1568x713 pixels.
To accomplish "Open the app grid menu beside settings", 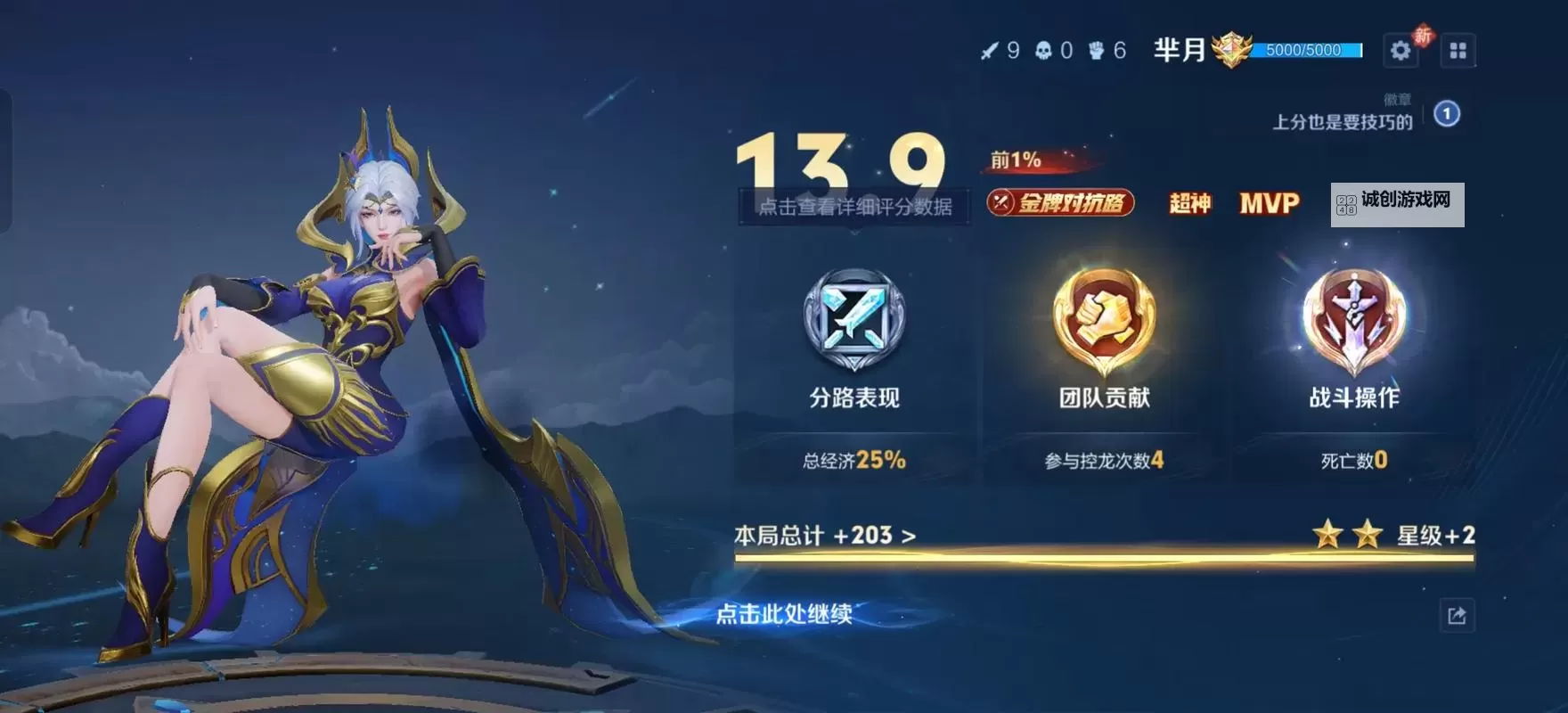I will click(1458, 50).
